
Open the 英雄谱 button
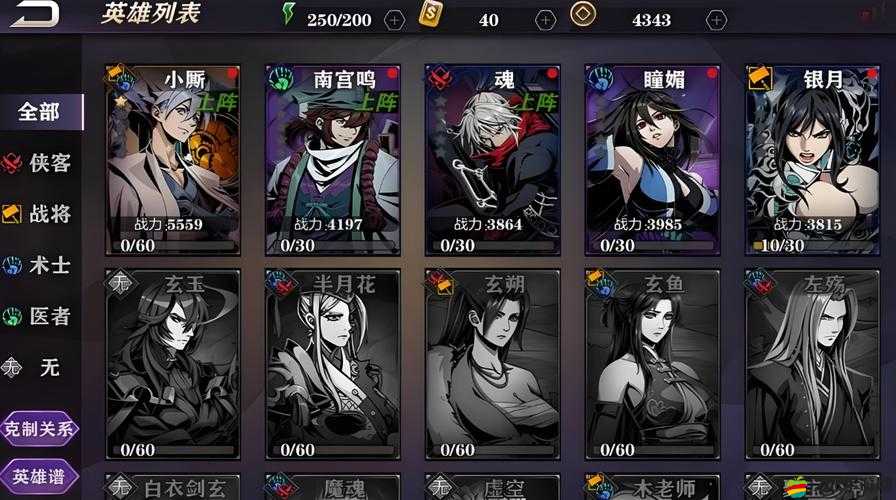pos(40,476)
